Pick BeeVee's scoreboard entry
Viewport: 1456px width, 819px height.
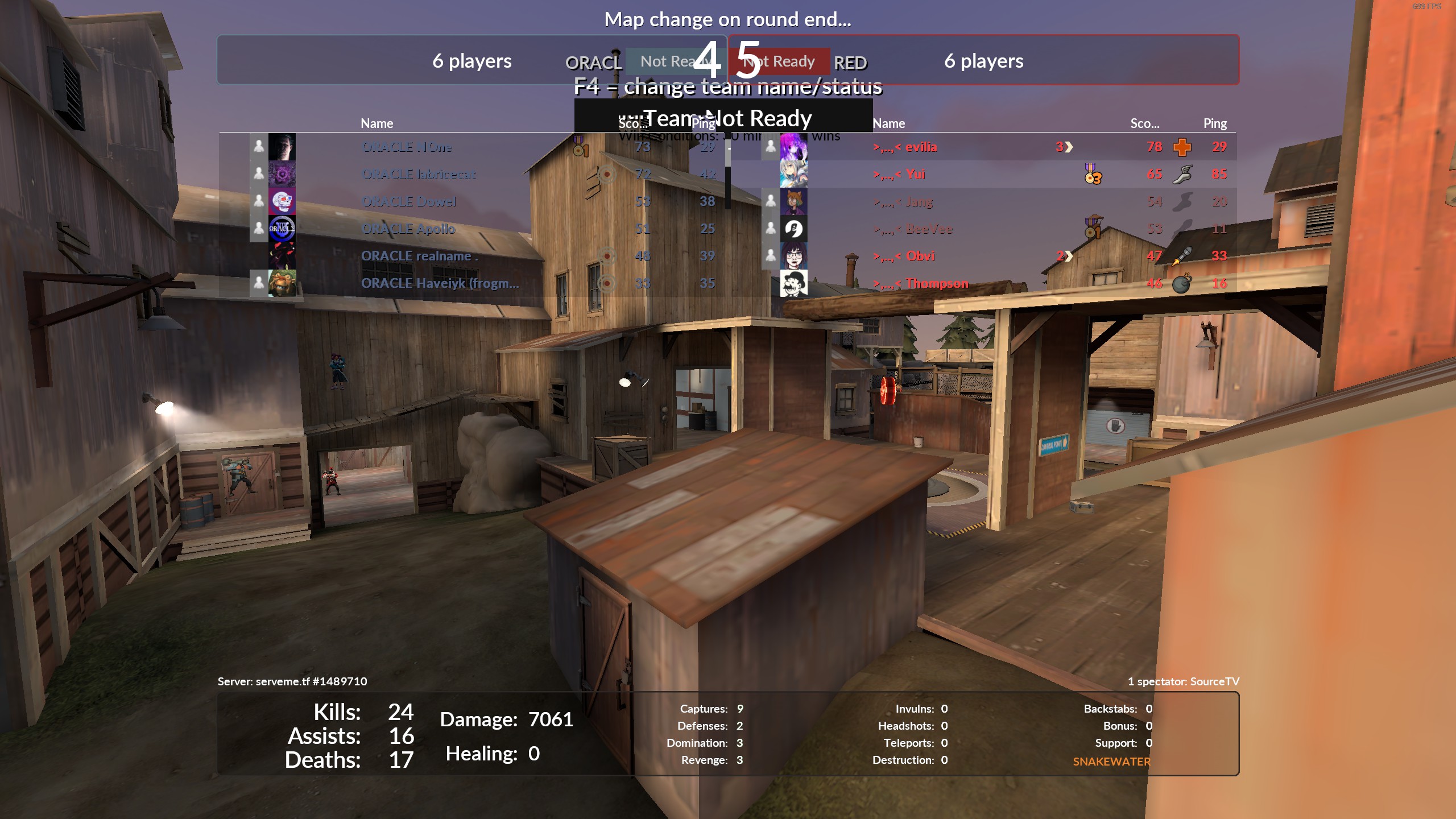click(929, 229)
